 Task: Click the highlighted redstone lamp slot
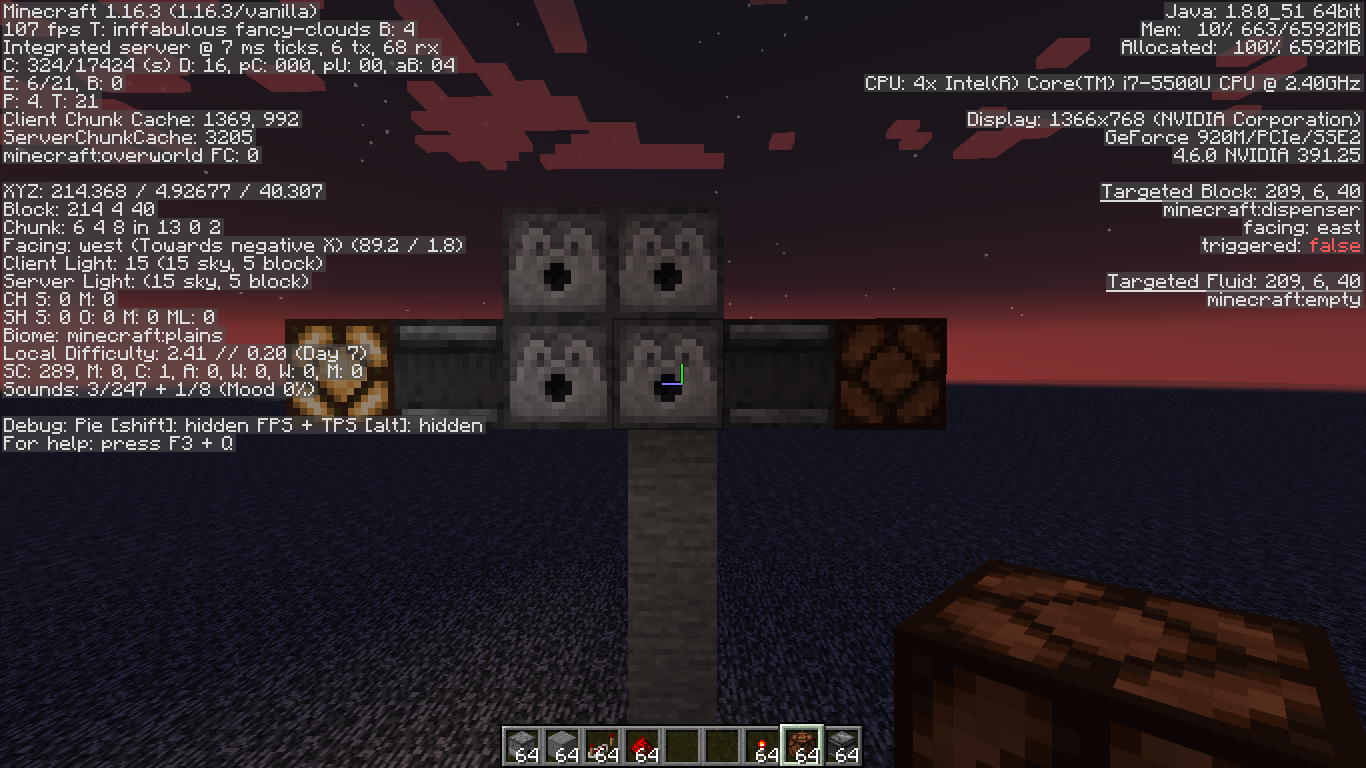[x=801, y=745]
